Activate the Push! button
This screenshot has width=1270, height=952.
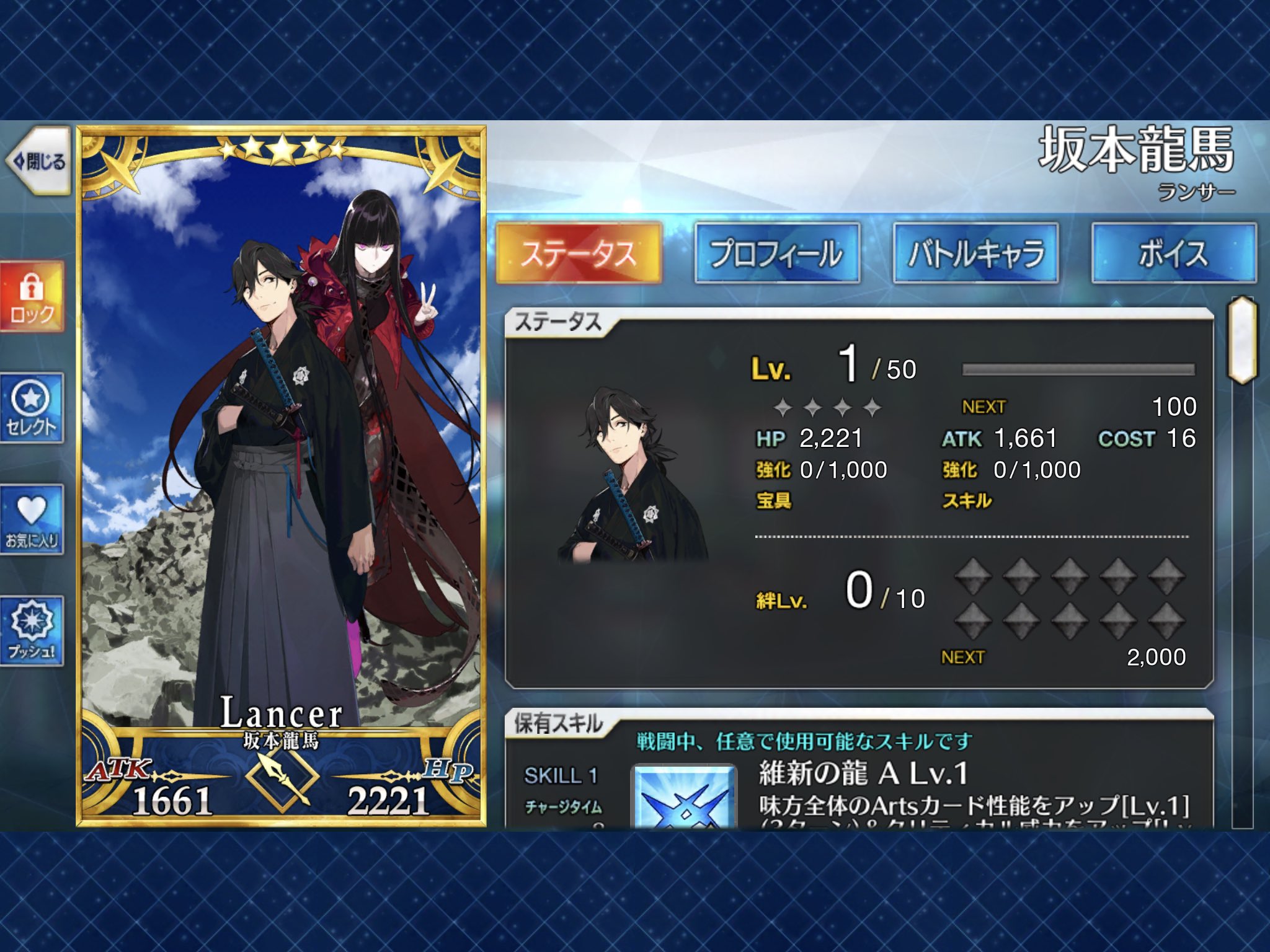point(32,631)
